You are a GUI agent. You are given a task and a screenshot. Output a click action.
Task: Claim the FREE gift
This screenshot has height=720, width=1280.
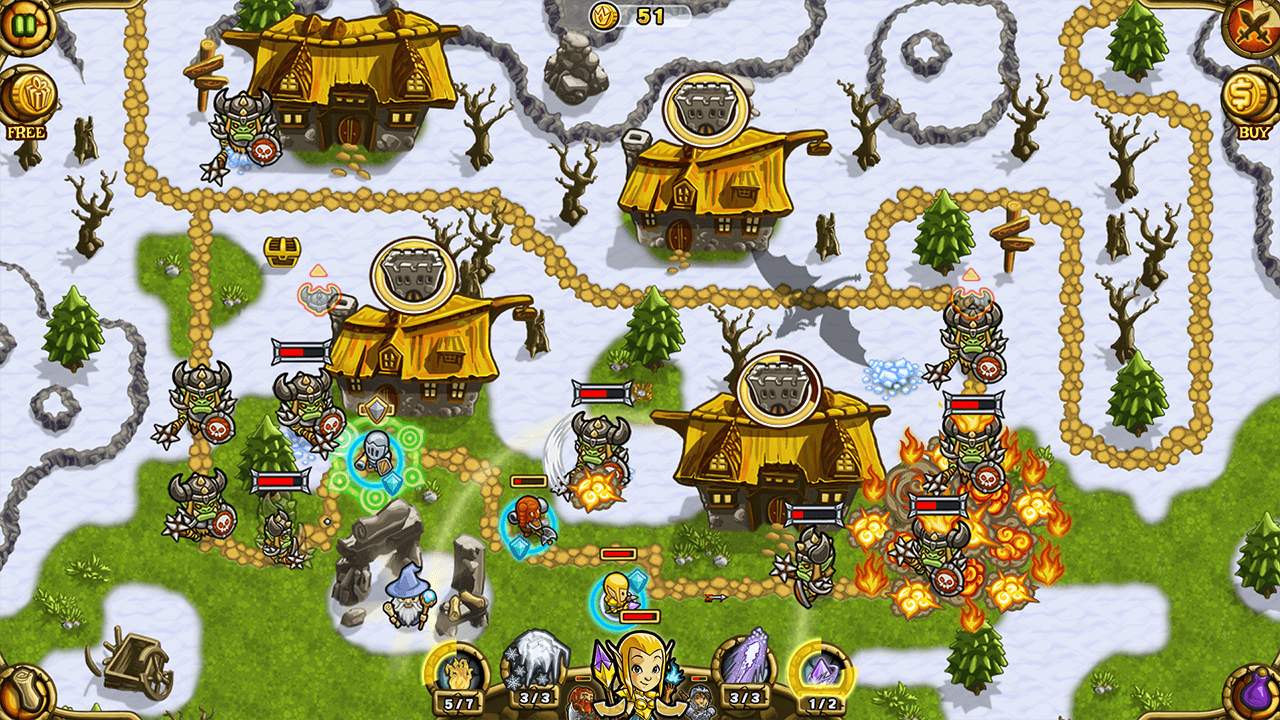pyautogui.click(x=27, y=98)
